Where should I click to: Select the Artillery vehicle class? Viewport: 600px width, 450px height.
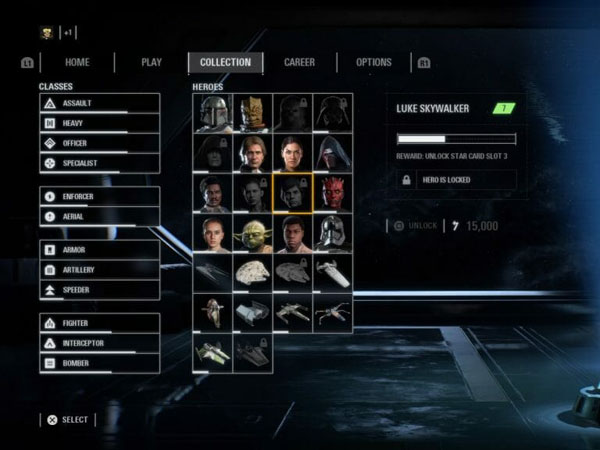coord(99,269)
